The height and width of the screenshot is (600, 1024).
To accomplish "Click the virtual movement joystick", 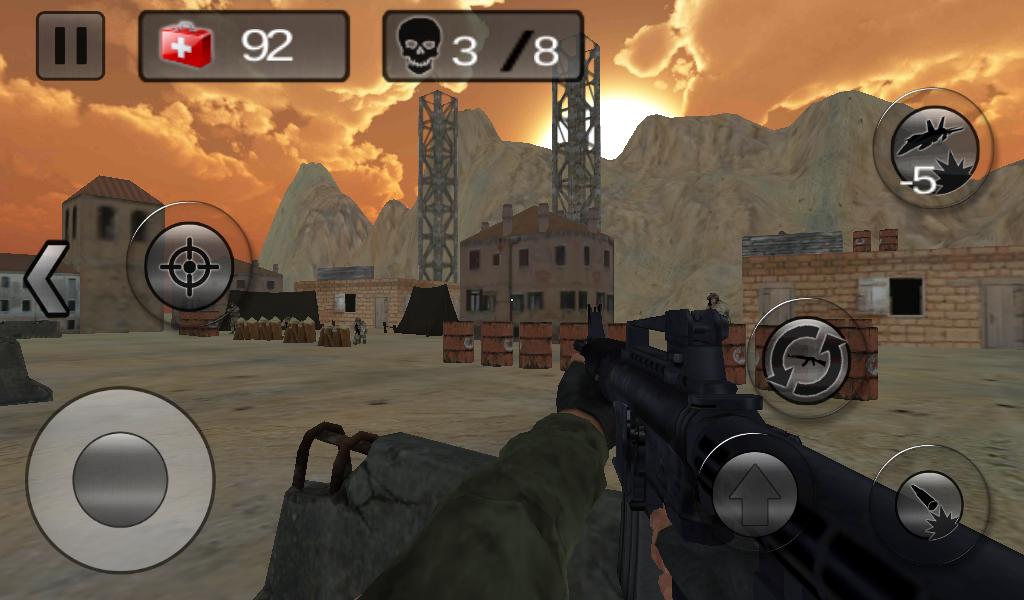I will tap(120, 480).
